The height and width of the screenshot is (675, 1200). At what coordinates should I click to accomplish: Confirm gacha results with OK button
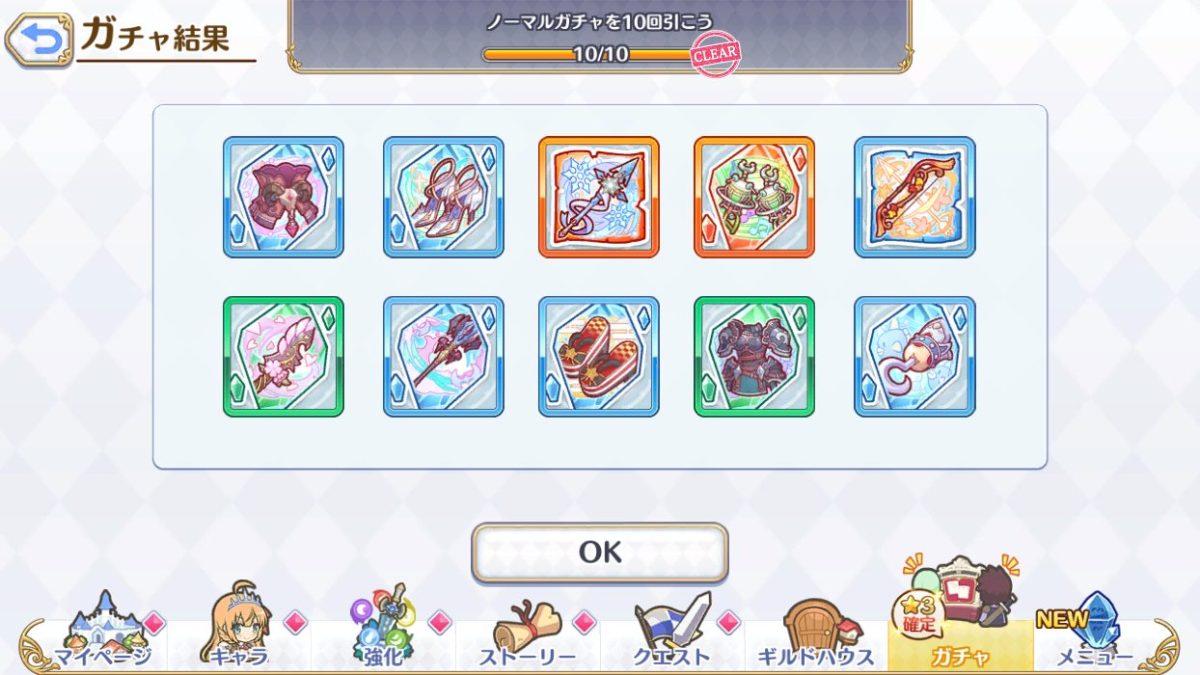coord(600,552)
